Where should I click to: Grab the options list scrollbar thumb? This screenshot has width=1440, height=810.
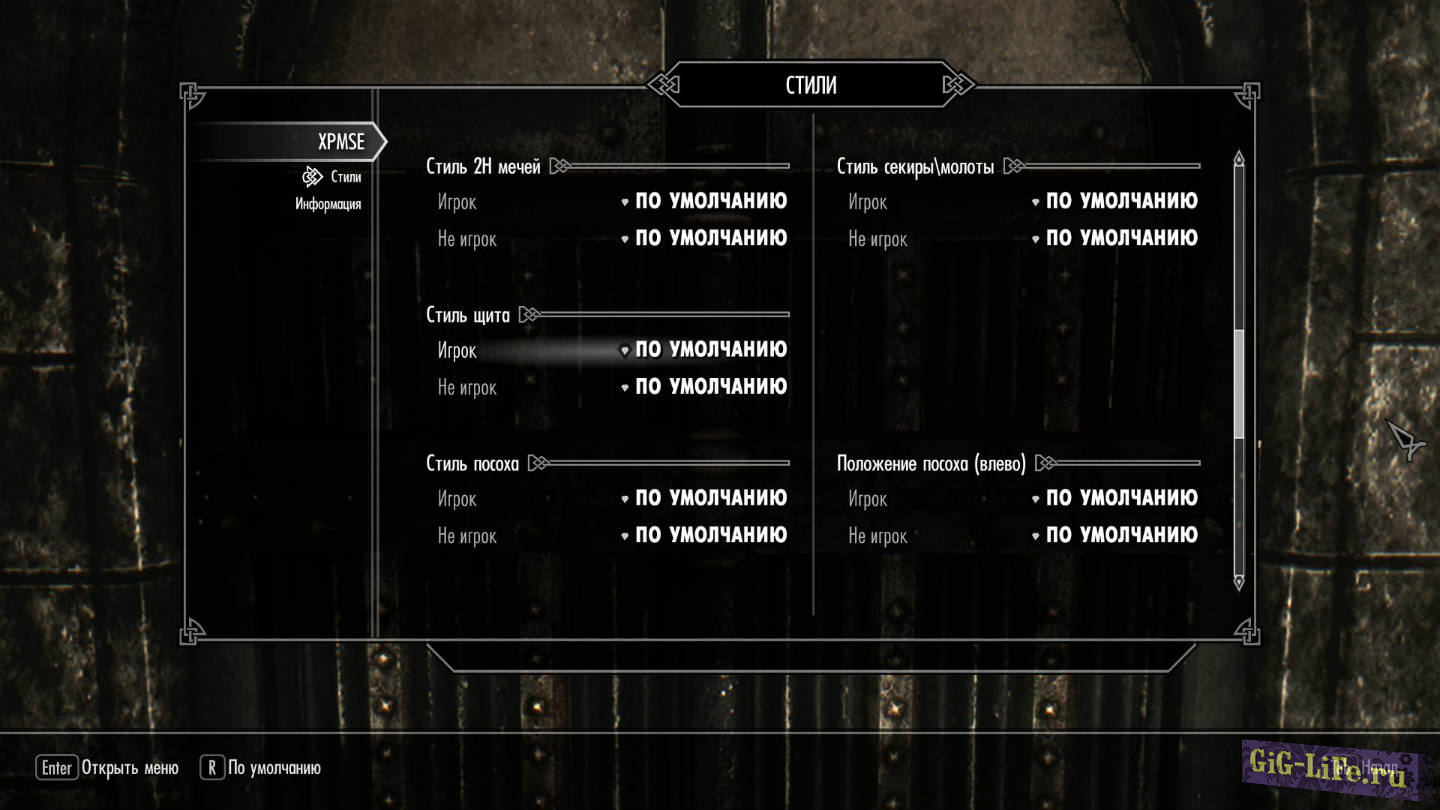pyautogui.click(x=1239, y=385)
